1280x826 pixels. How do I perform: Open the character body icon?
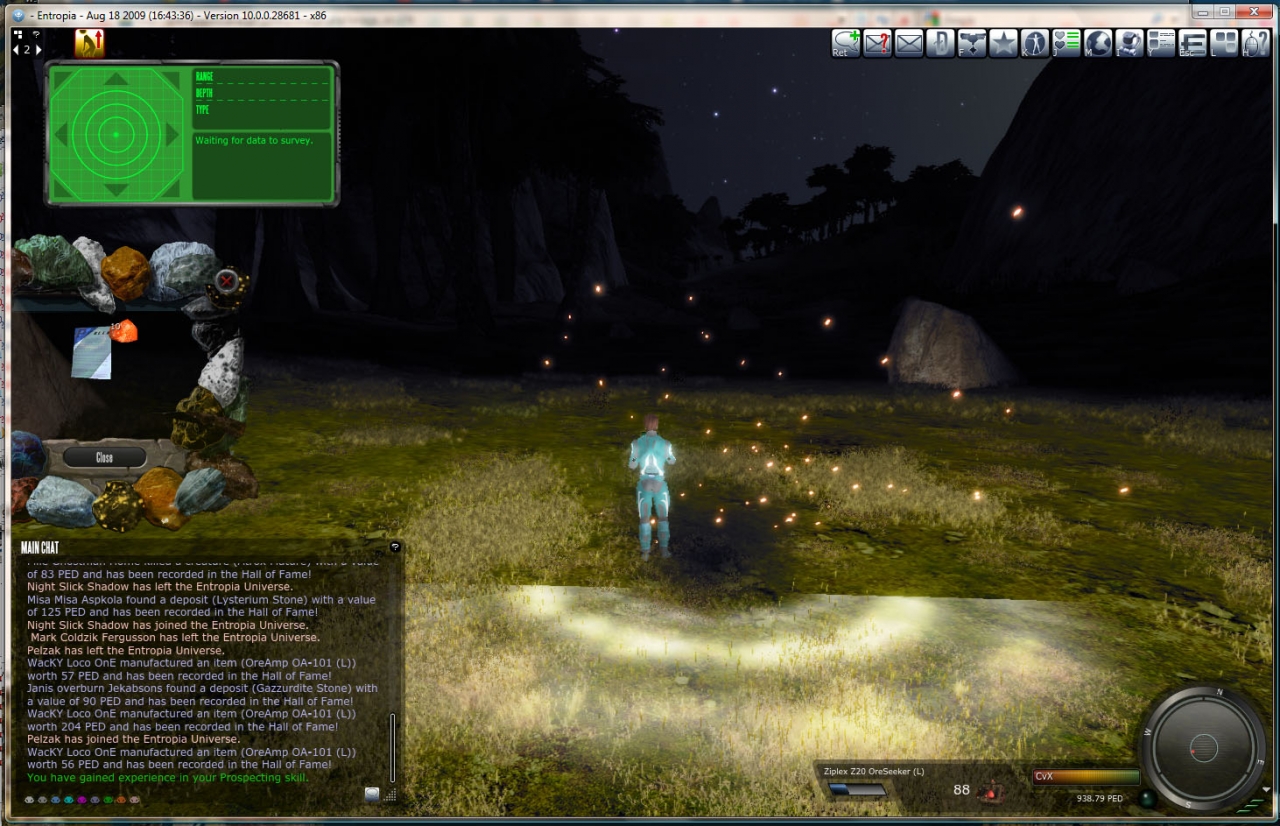click(x=1035, y=43)
